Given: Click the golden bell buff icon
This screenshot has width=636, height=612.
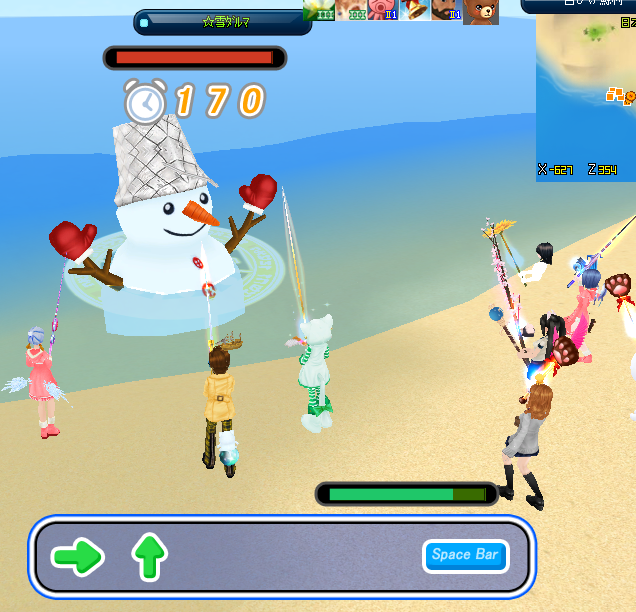Looking at the screenshot, I should coord(416,11).
